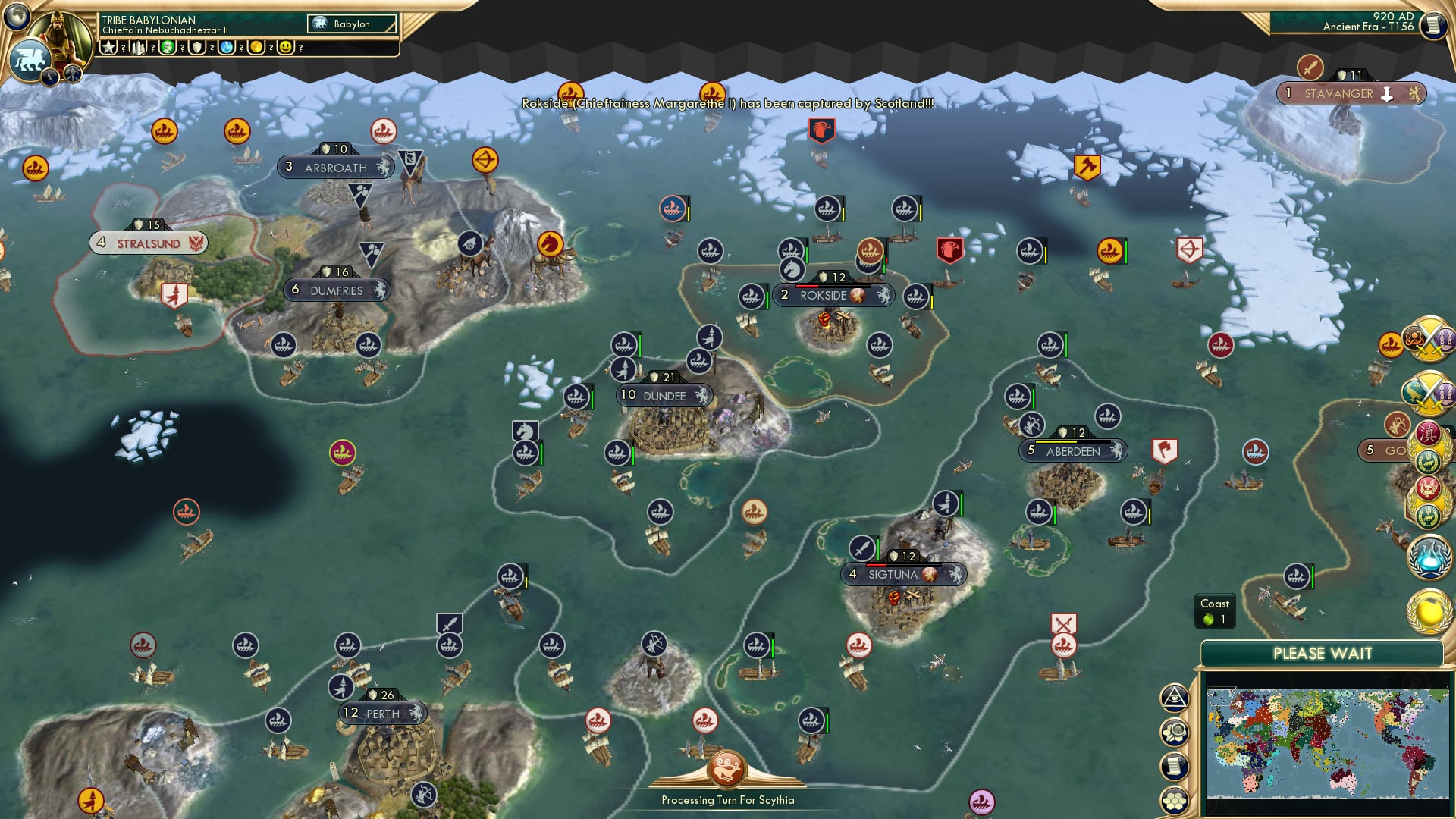Click the Scythia ram icon at screen bottom
This screenshot has height=819, width=1456.
click(727, 767)
